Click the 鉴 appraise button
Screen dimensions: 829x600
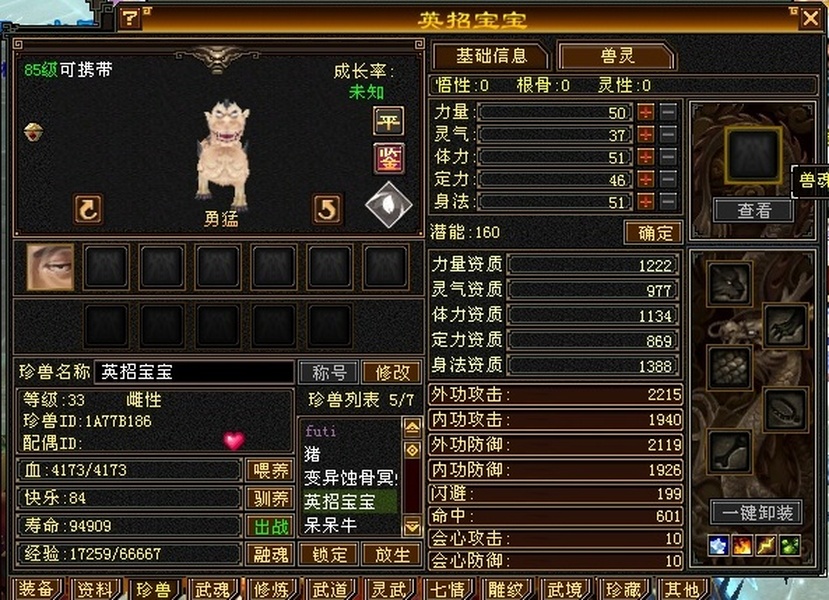pos(388,157)
